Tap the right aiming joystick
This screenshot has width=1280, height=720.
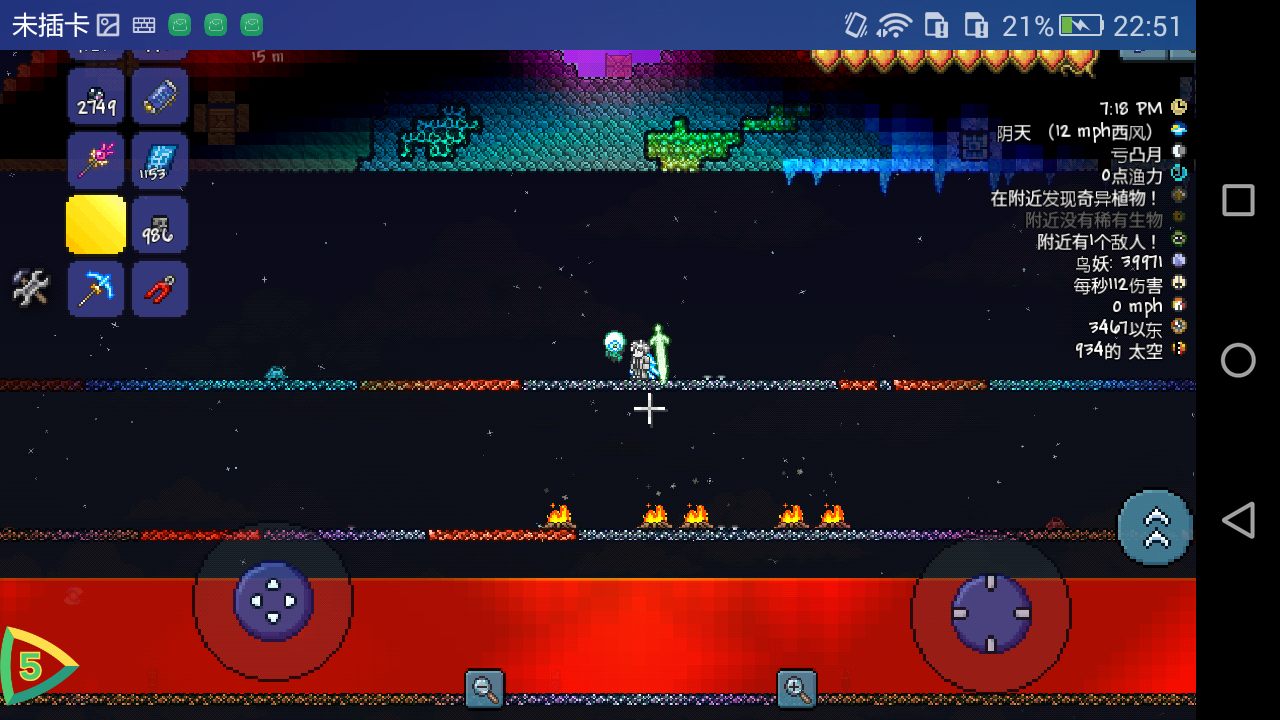[x=990, y=612]
